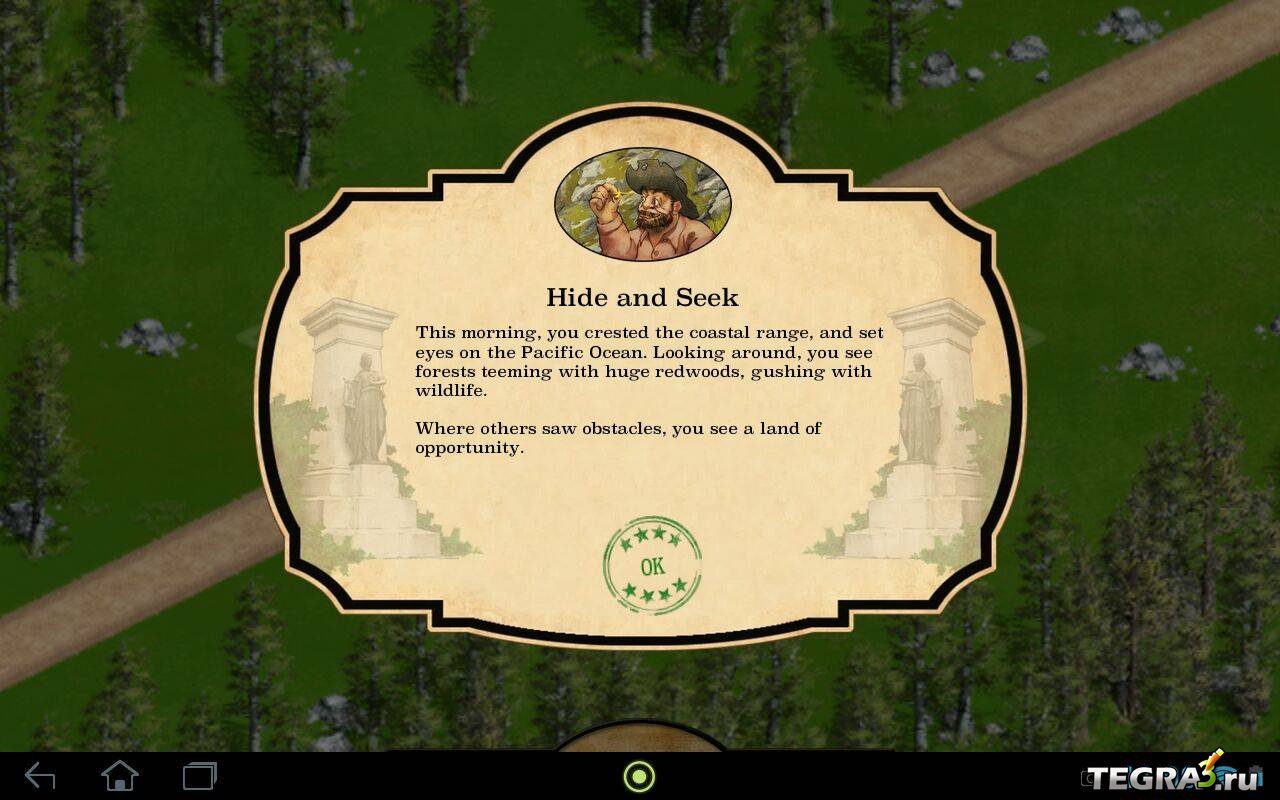The height and width of the screenshot is (800, 1280).
Task: Open the recent apps switcher
Action: [200, 776]
